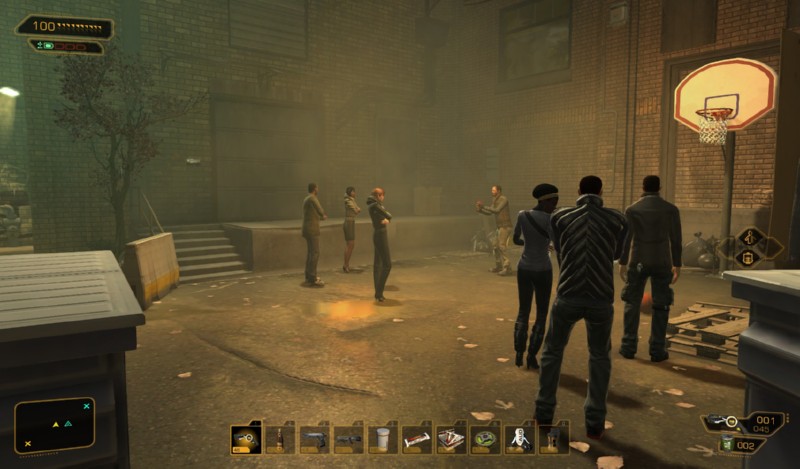
Task: Equip the dark compact gun beside the pistol
Action: pos(348,439)
